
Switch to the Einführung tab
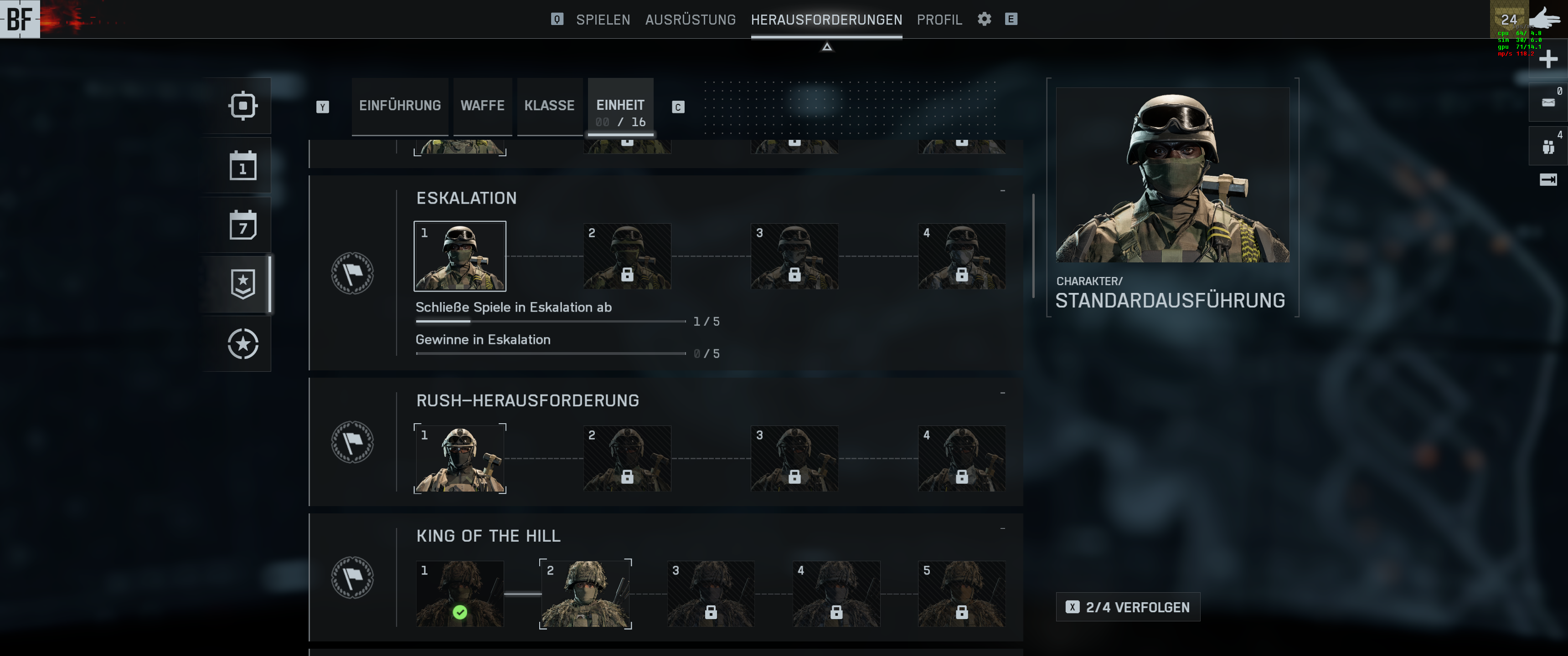(x=400, y=106)
